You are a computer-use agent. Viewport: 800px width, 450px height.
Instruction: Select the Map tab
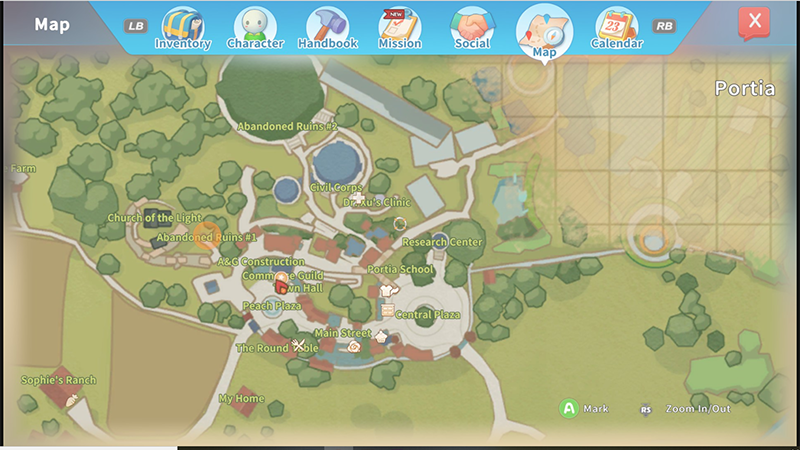(544, 30)
